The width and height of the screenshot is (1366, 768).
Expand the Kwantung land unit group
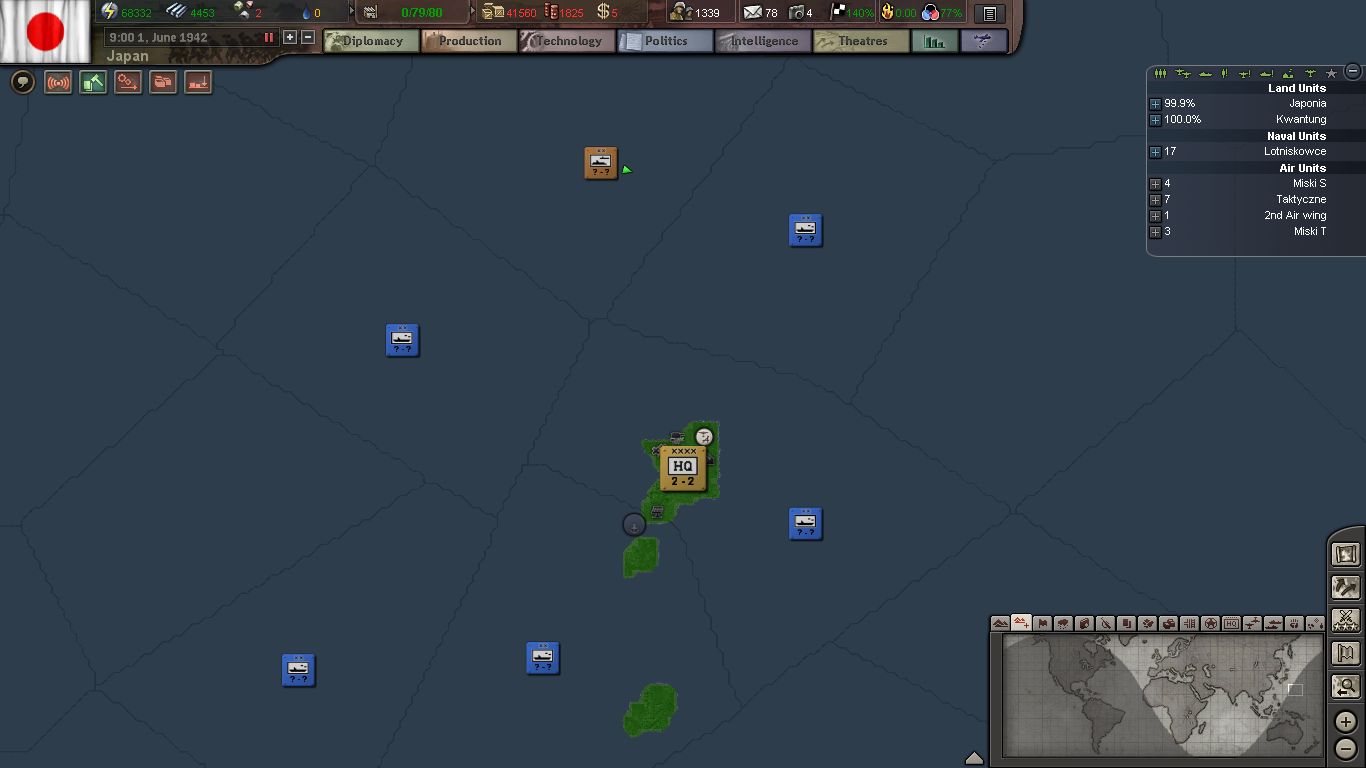coord(1155,120)
